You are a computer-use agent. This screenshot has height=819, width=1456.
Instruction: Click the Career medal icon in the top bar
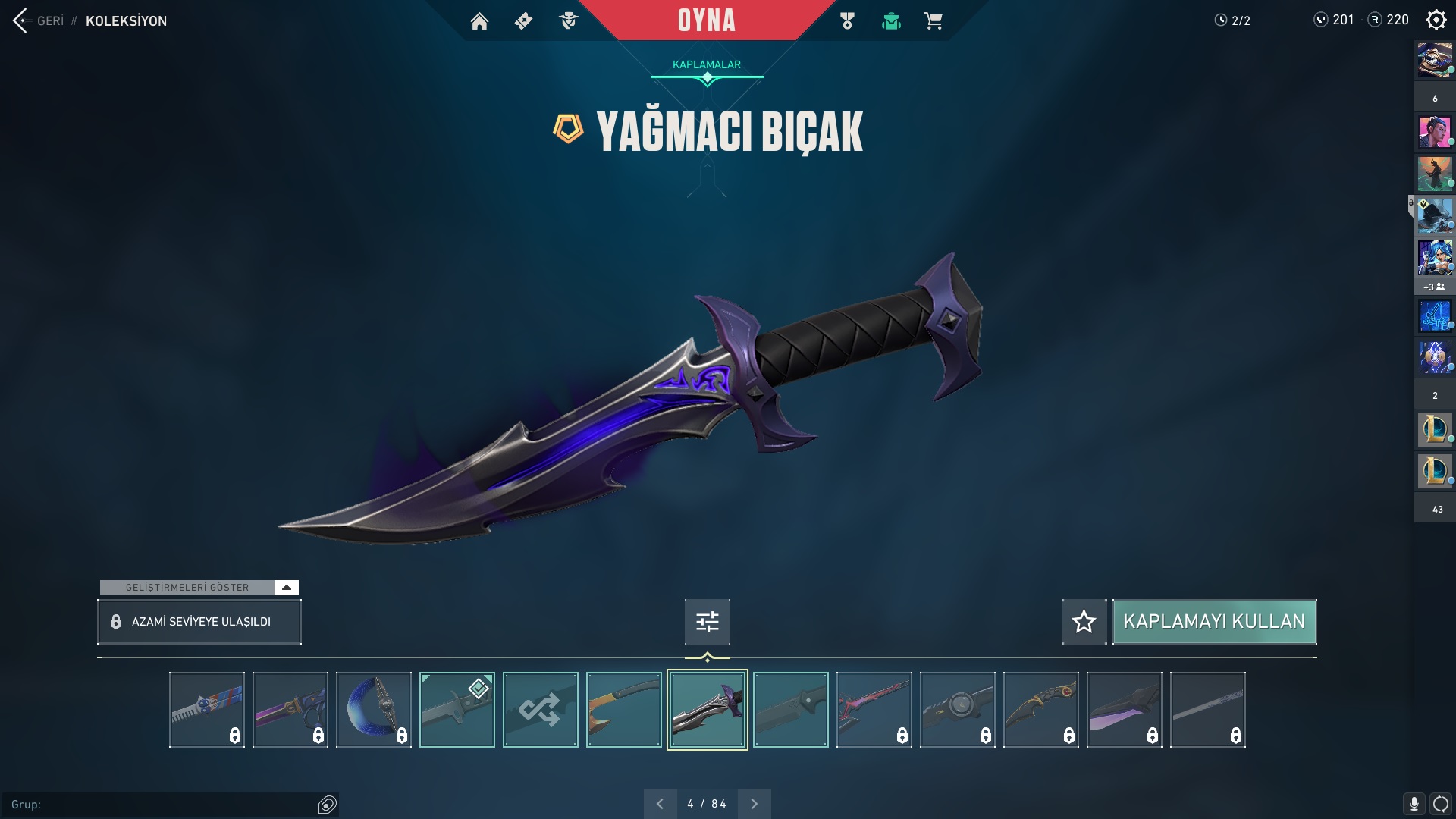(x=847, y=20)
